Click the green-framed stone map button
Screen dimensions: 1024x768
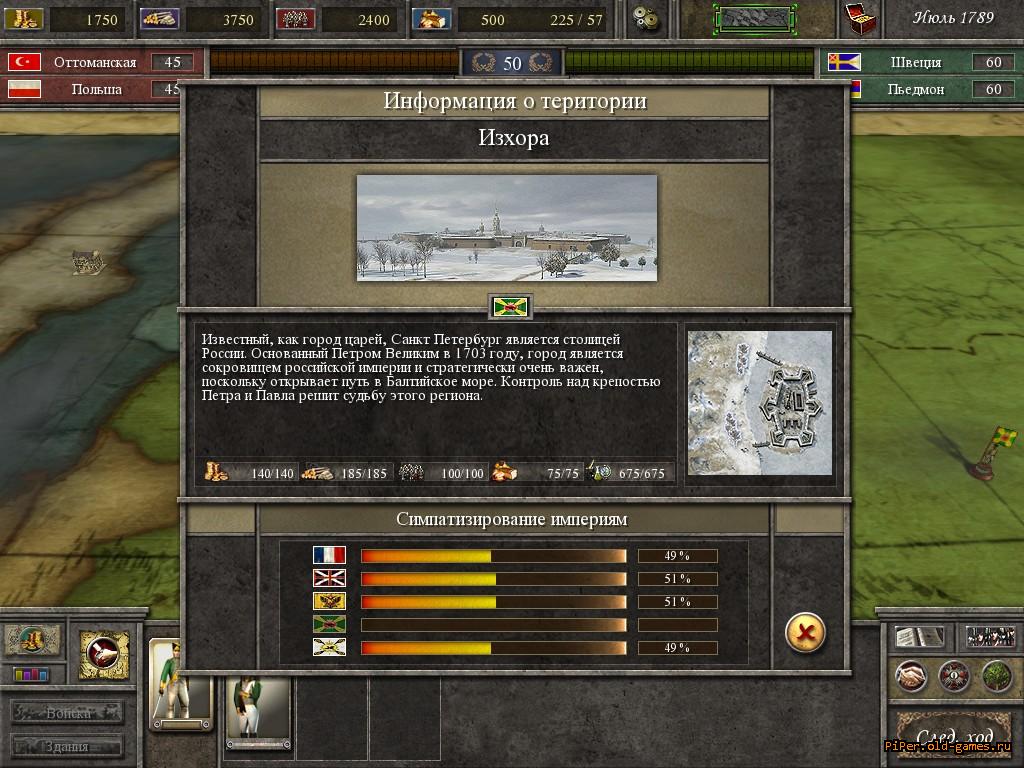pyautogui.click(x=754, y=18)
